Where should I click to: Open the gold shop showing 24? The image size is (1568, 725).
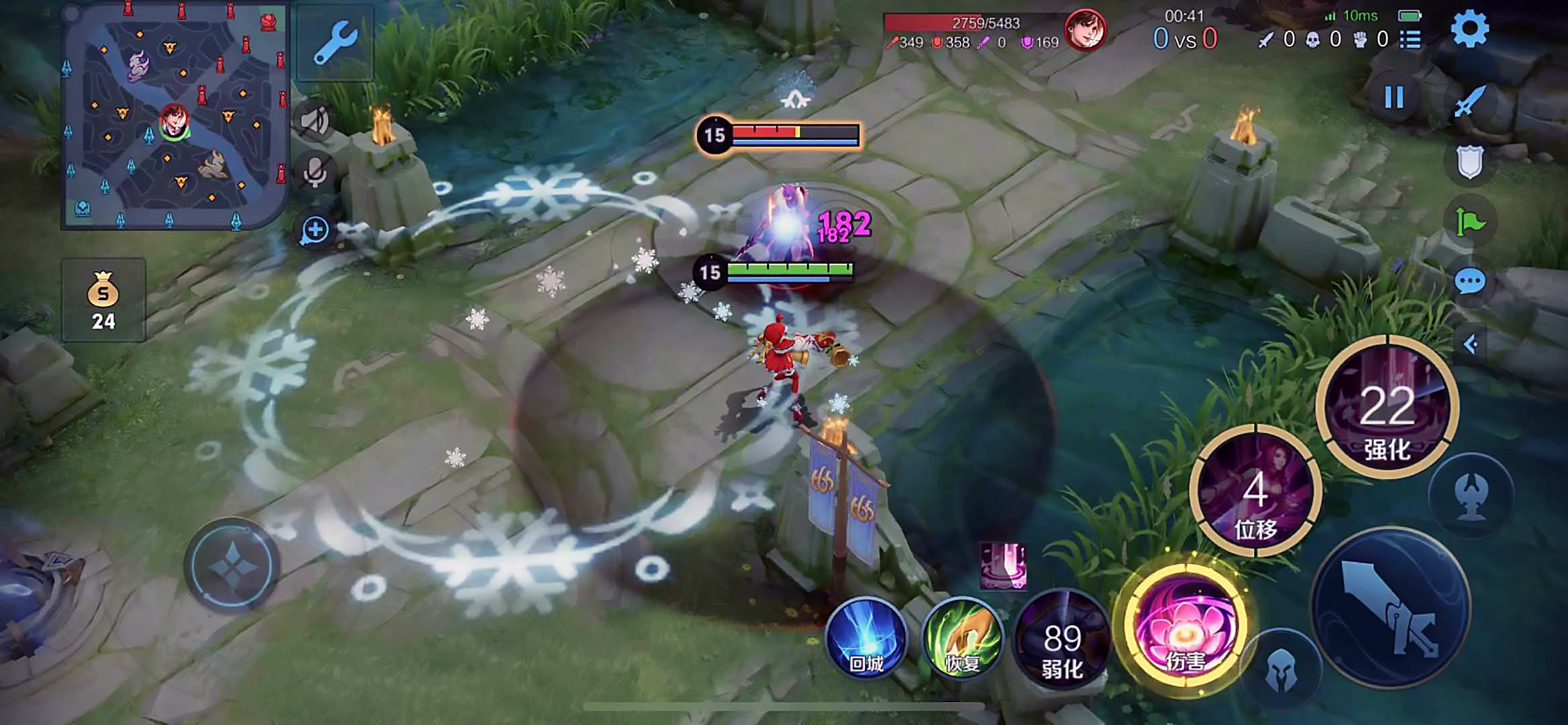(x=103, y=300)
